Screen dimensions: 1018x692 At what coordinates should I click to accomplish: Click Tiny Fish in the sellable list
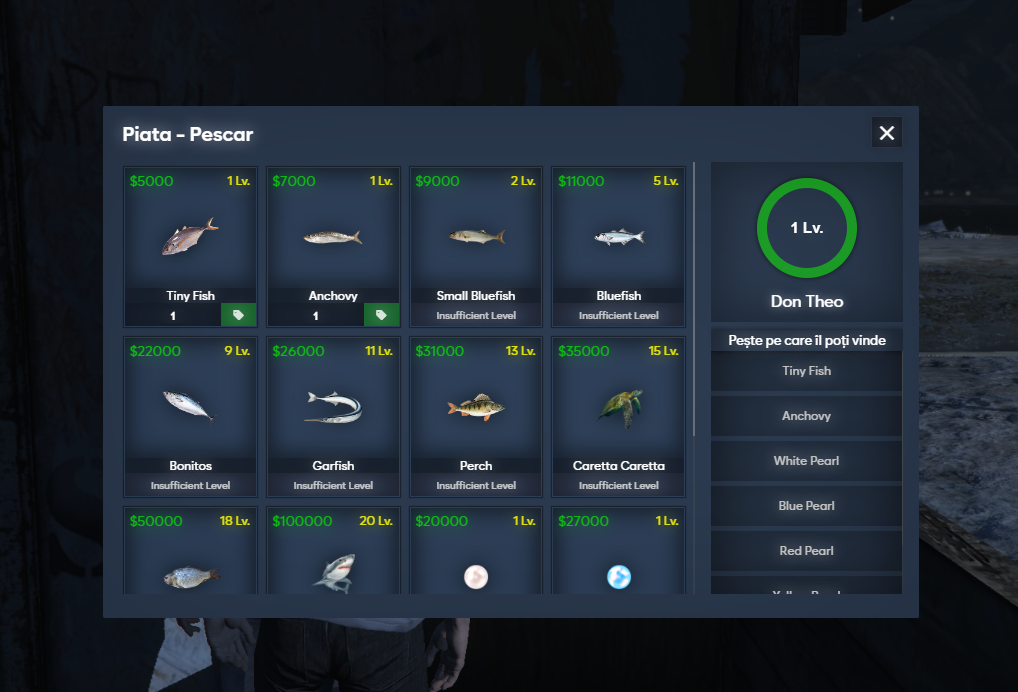[806, 371]
